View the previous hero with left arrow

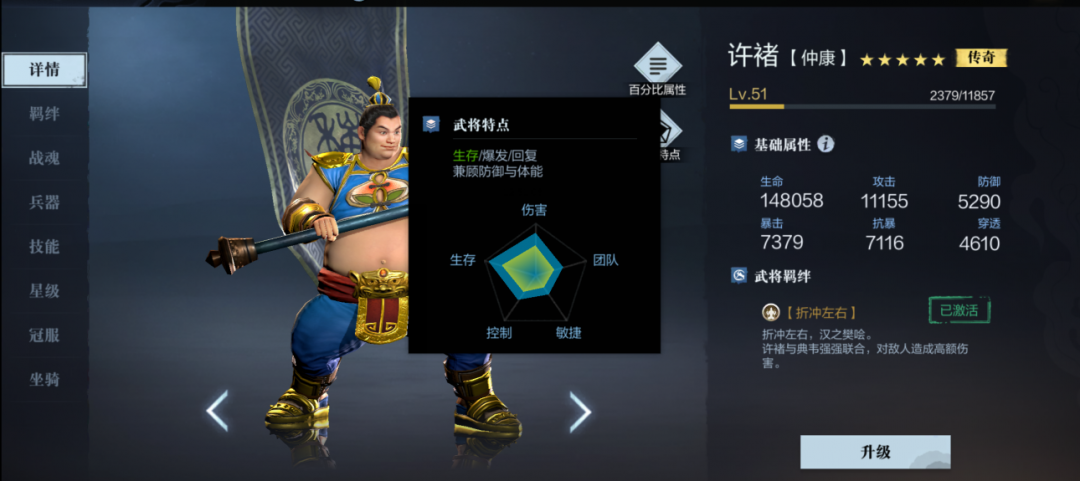click(x=217, y=411)
